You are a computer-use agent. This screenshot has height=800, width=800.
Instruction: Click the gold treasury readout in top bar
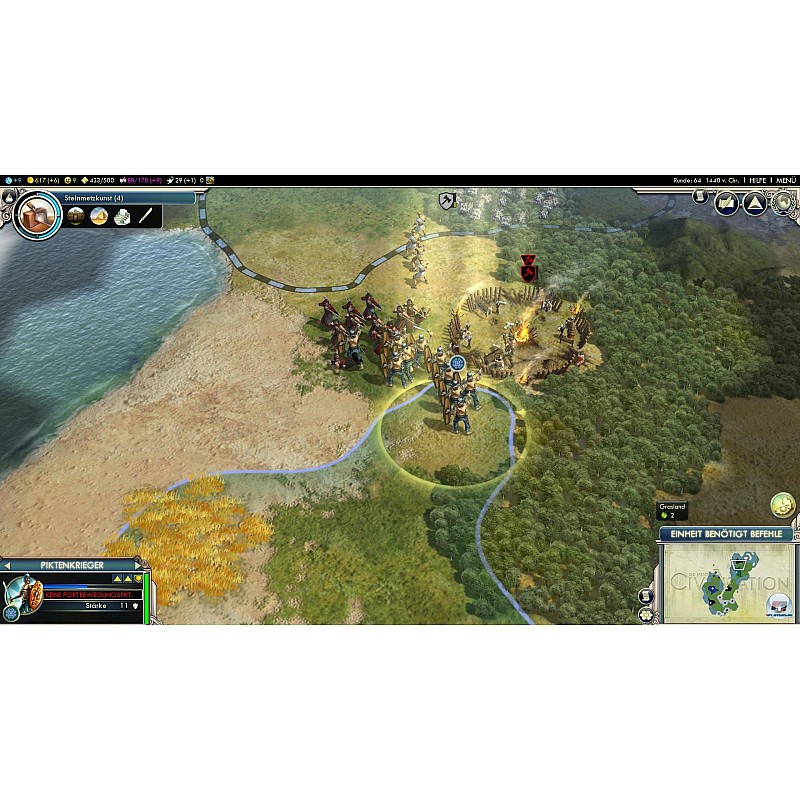pyautogui.click(x=45, y=180)
